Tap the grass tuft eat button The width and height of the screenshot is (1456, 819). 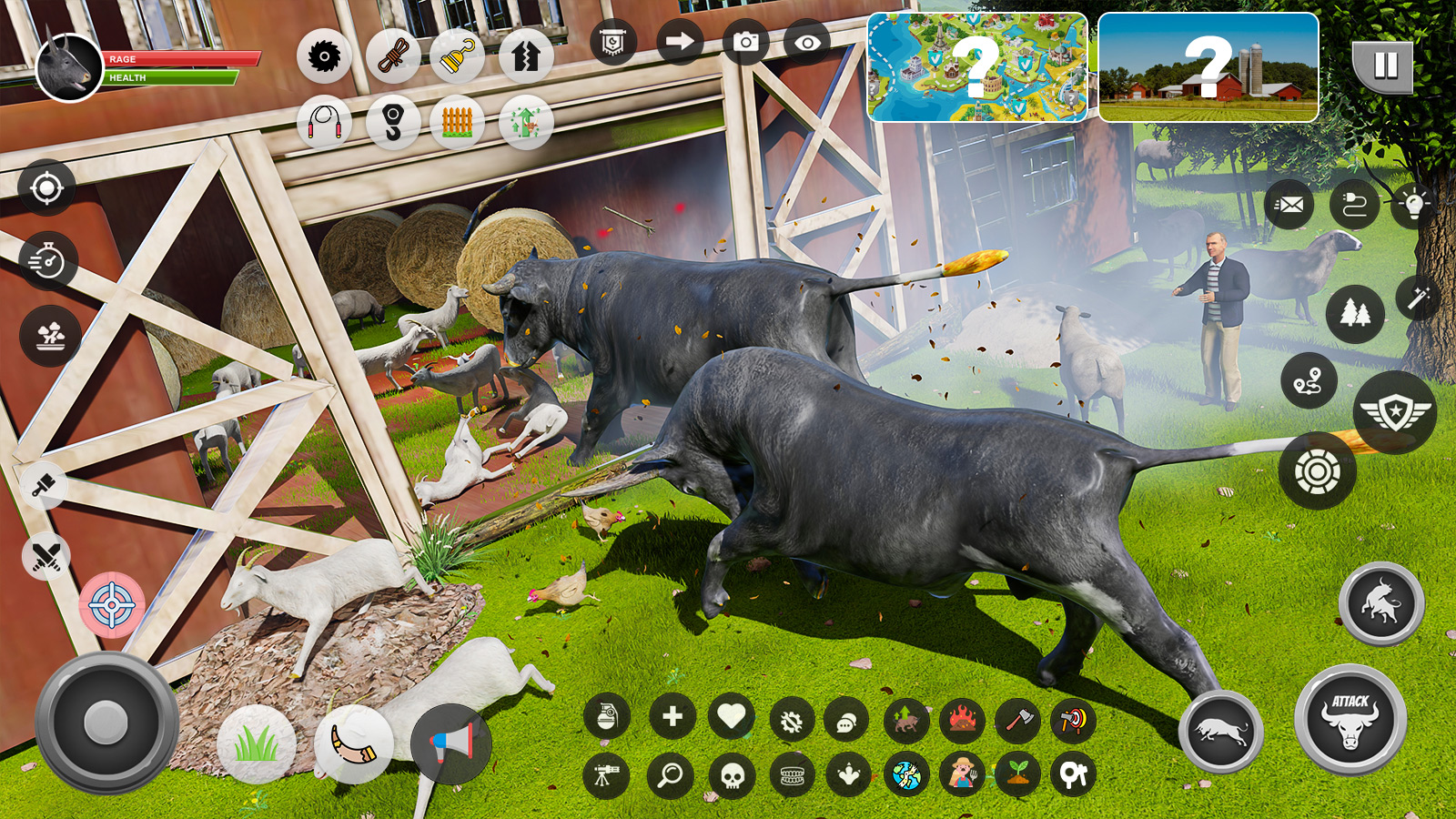(x=256, y=744)
